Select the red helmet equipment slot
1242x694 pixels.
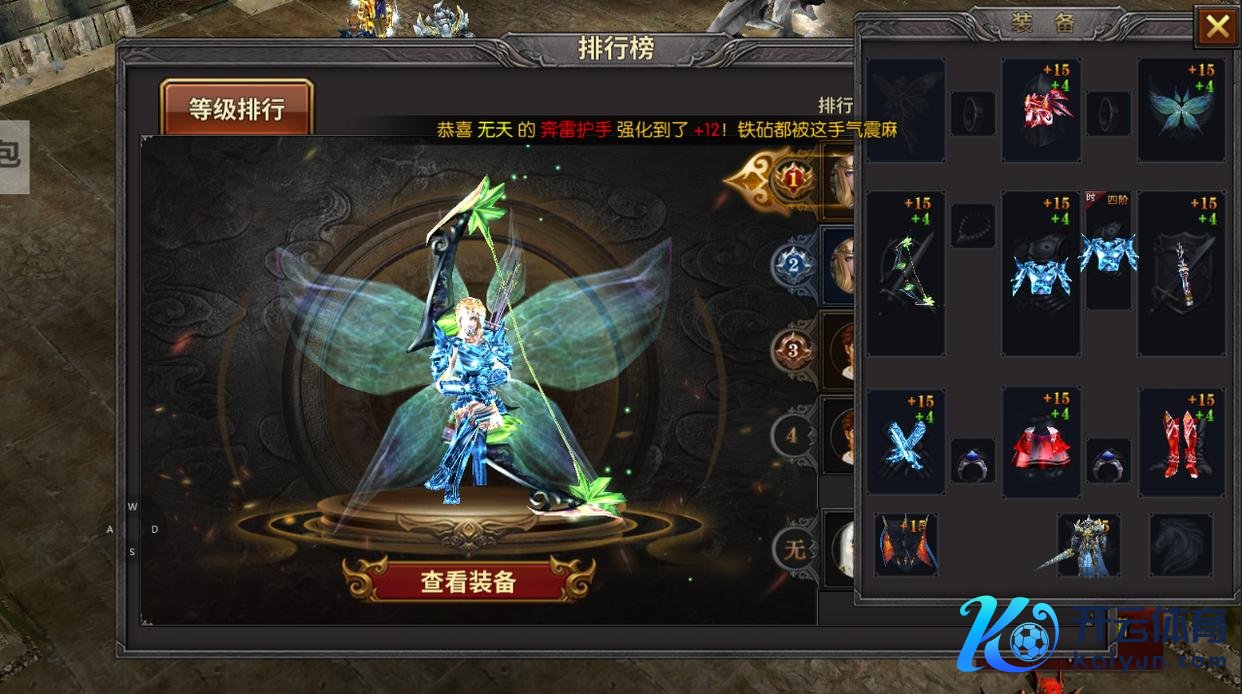1041,109
